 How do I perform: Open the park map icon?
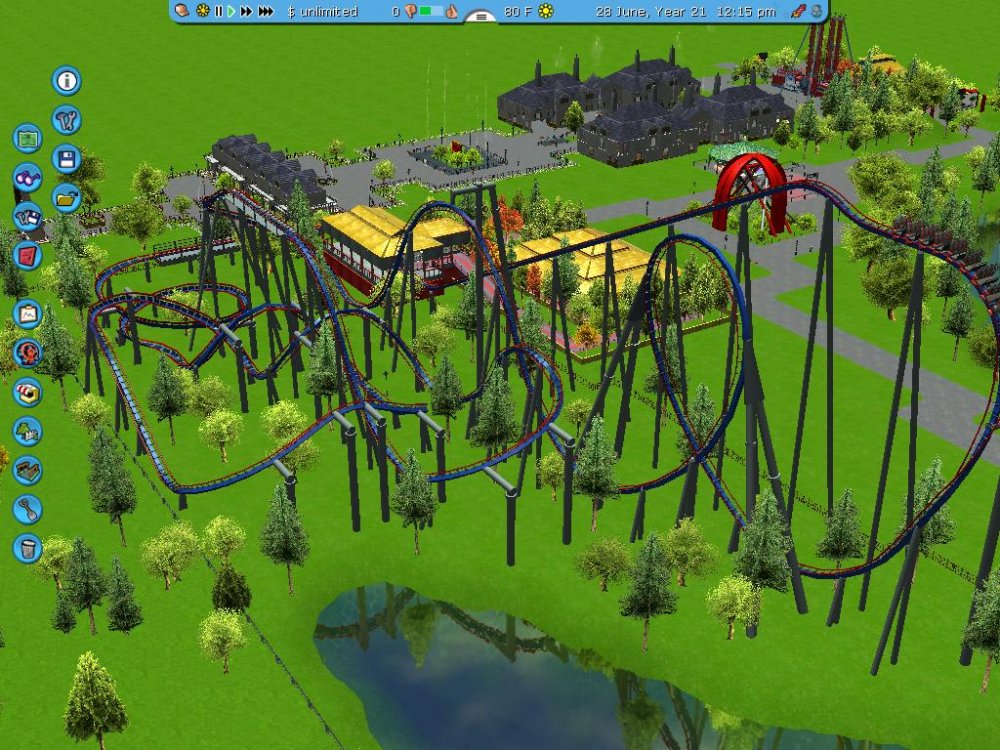pyautogui.click(x=27, y=138)
